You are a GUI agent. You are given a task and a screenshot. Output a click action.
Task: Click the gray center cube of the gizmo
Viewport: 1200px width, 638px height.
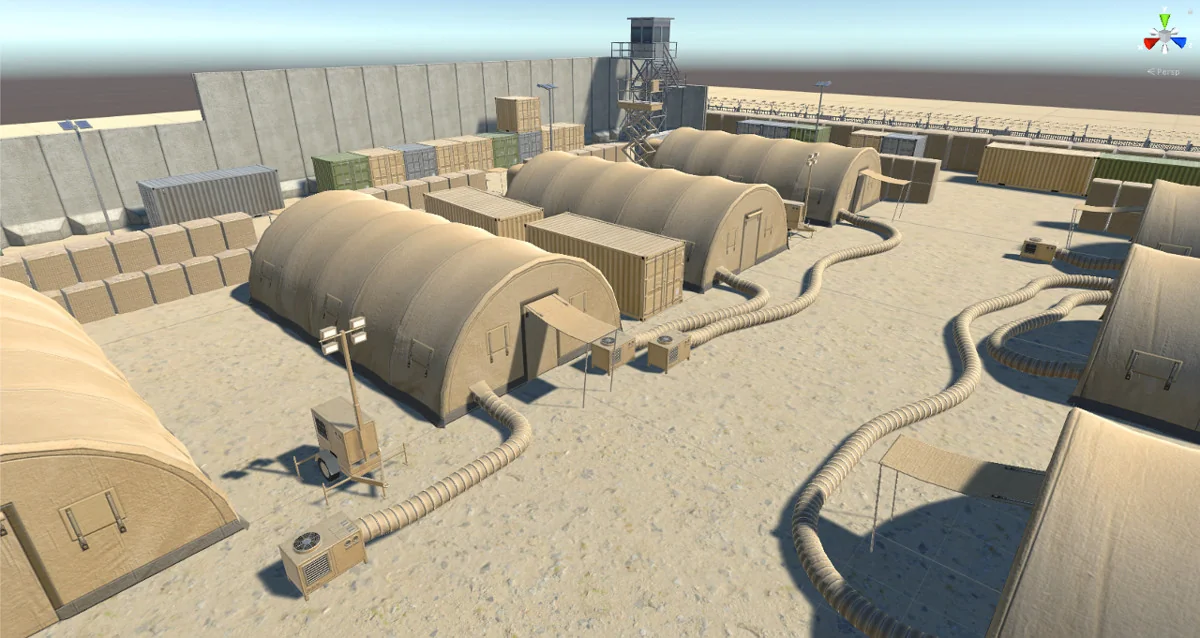[1165, 38]
